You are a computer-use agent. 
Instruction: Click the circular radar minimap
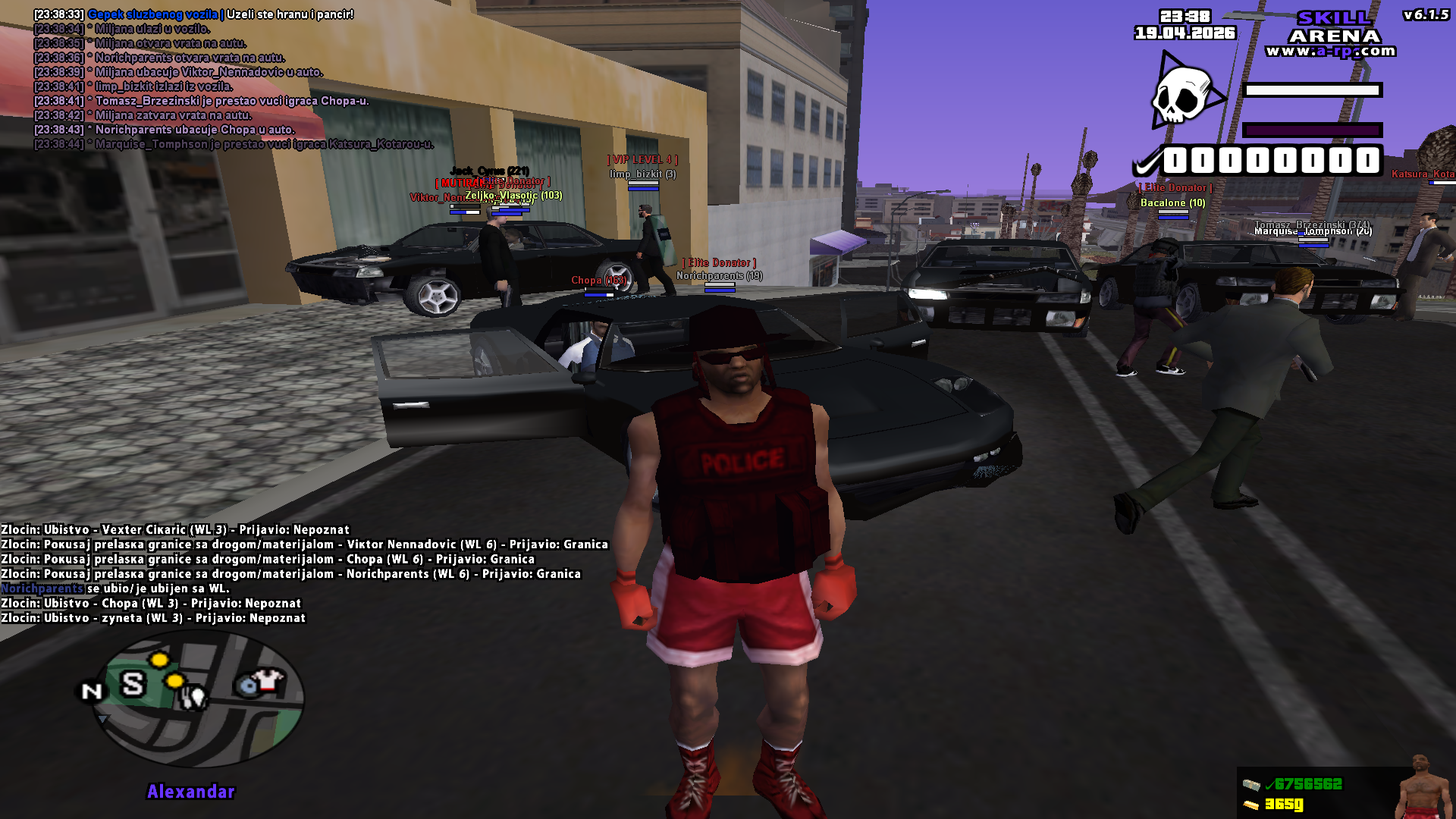click(x=199, y=698)
